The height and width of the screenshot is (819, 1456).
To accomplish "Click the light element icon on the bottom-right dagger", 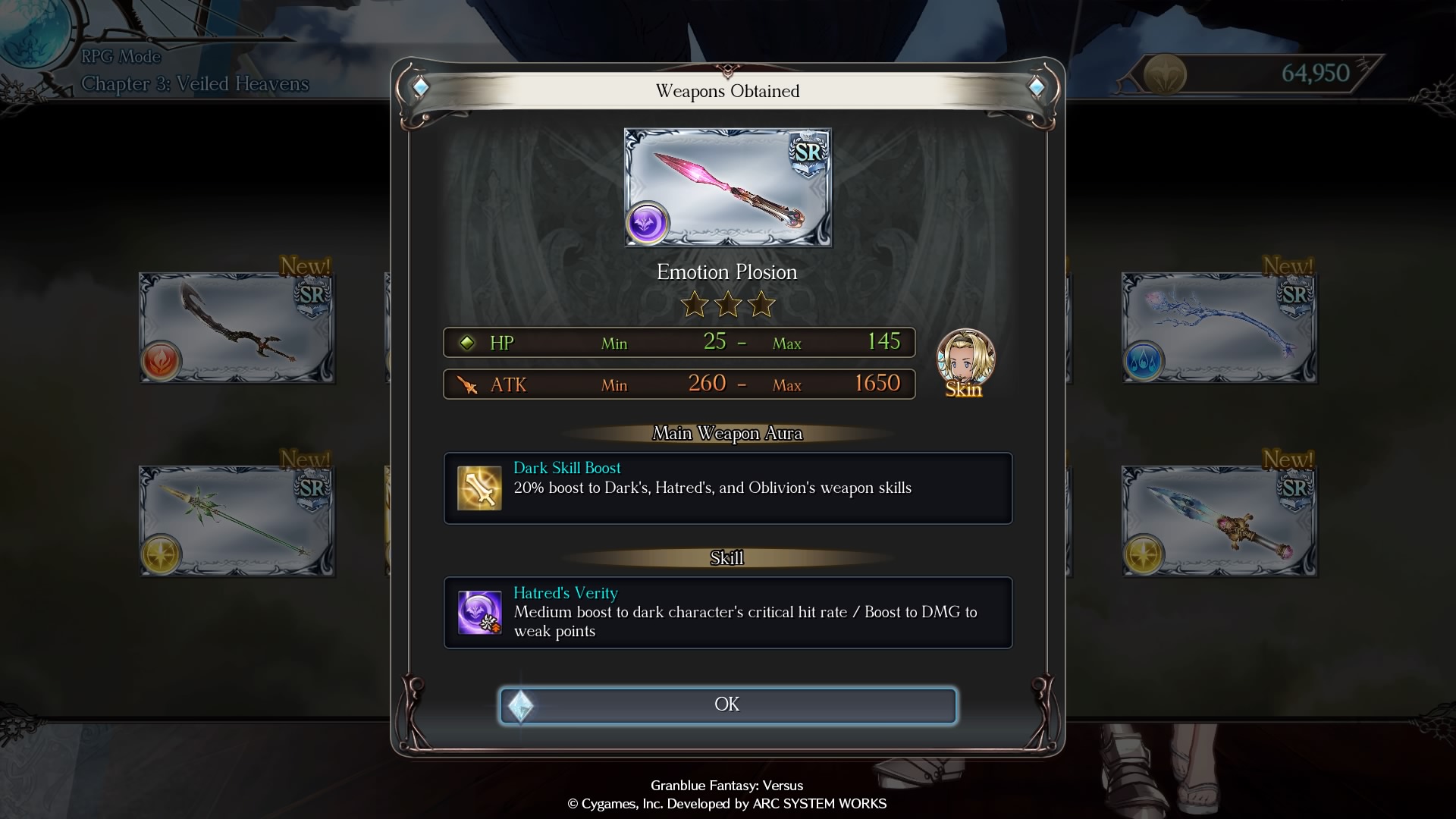I will pos(1144,552).
